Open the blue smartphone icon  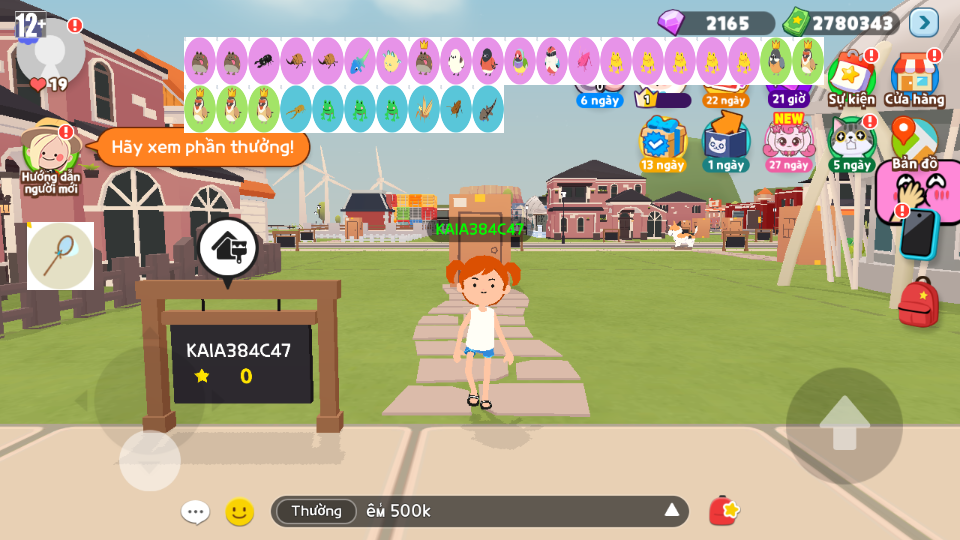point(918,233)
